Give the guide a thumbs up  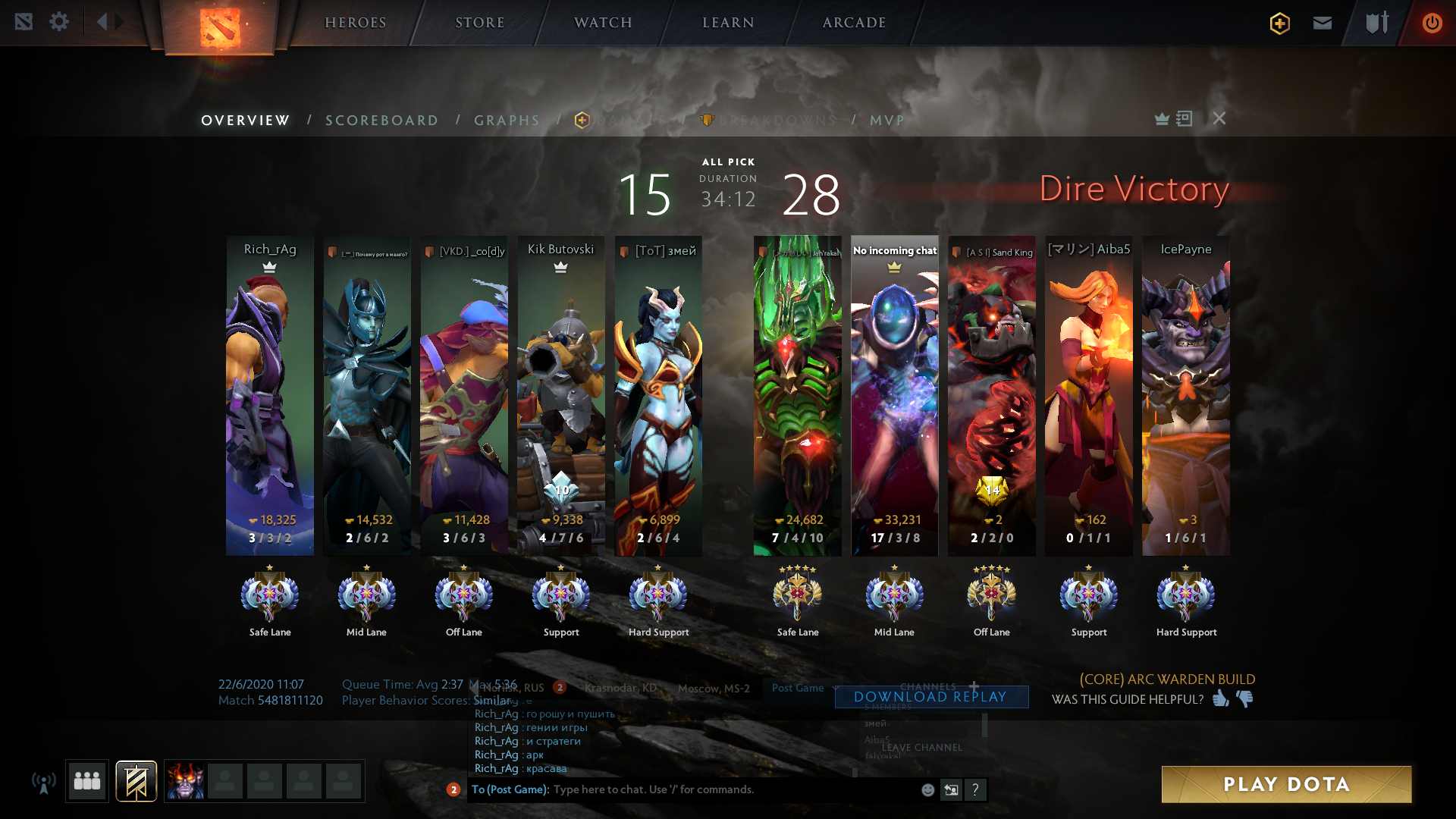[x=1220, y=698]
